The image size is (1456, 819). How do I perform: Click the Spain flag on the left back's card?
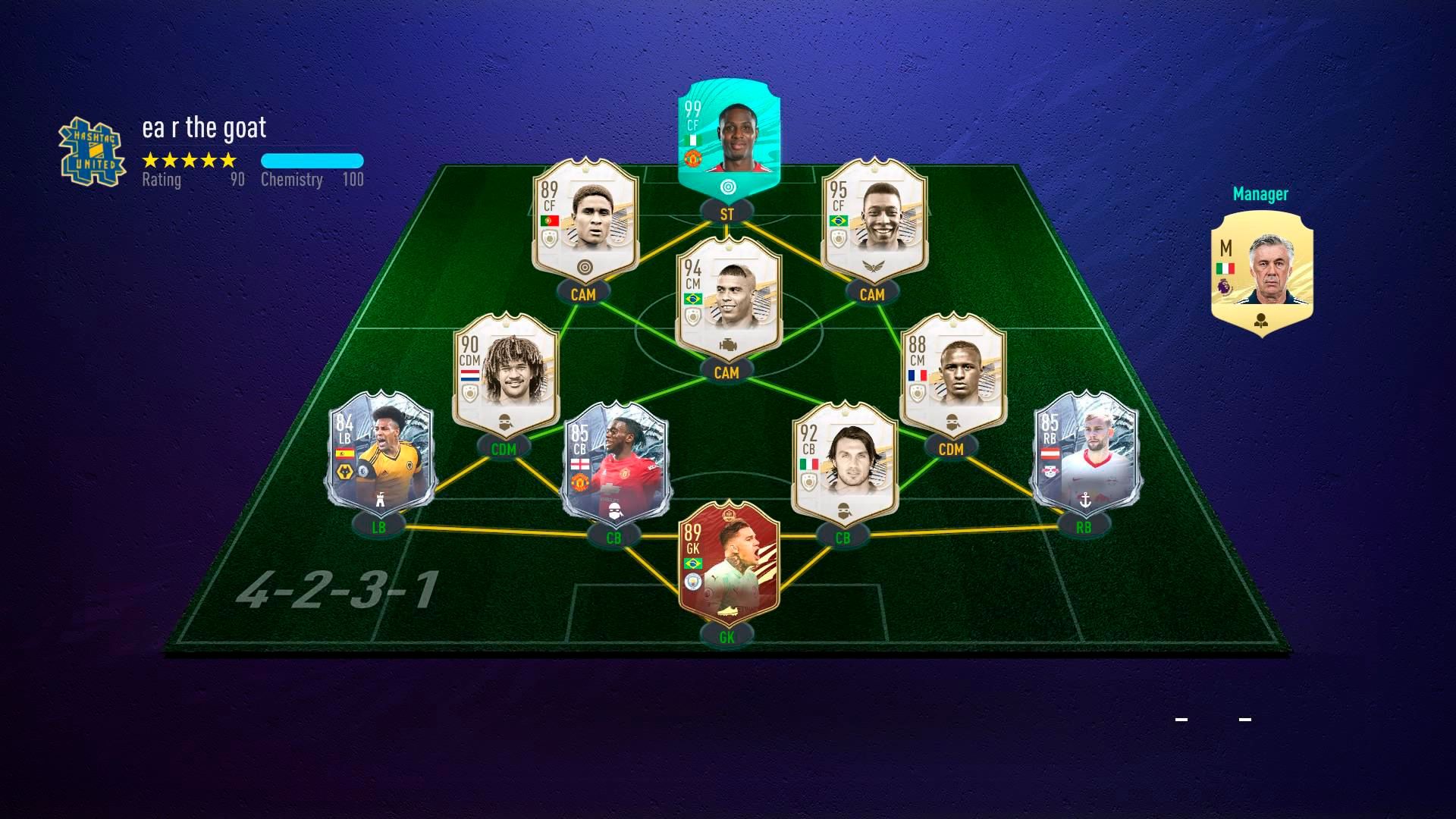[344, 453]
